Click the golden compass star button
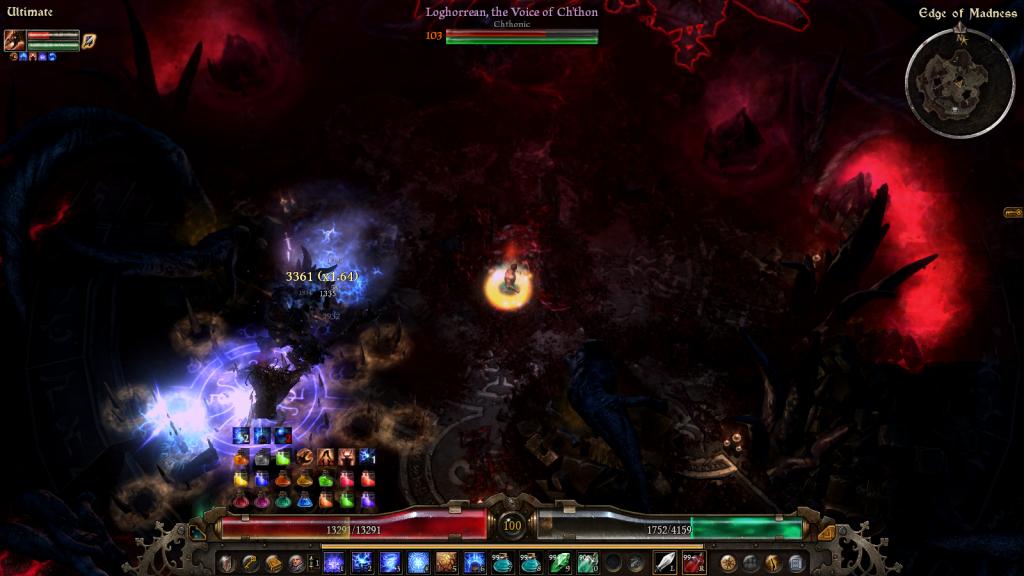The width and height of the screenshot is (1024, 576). [728, 562]
